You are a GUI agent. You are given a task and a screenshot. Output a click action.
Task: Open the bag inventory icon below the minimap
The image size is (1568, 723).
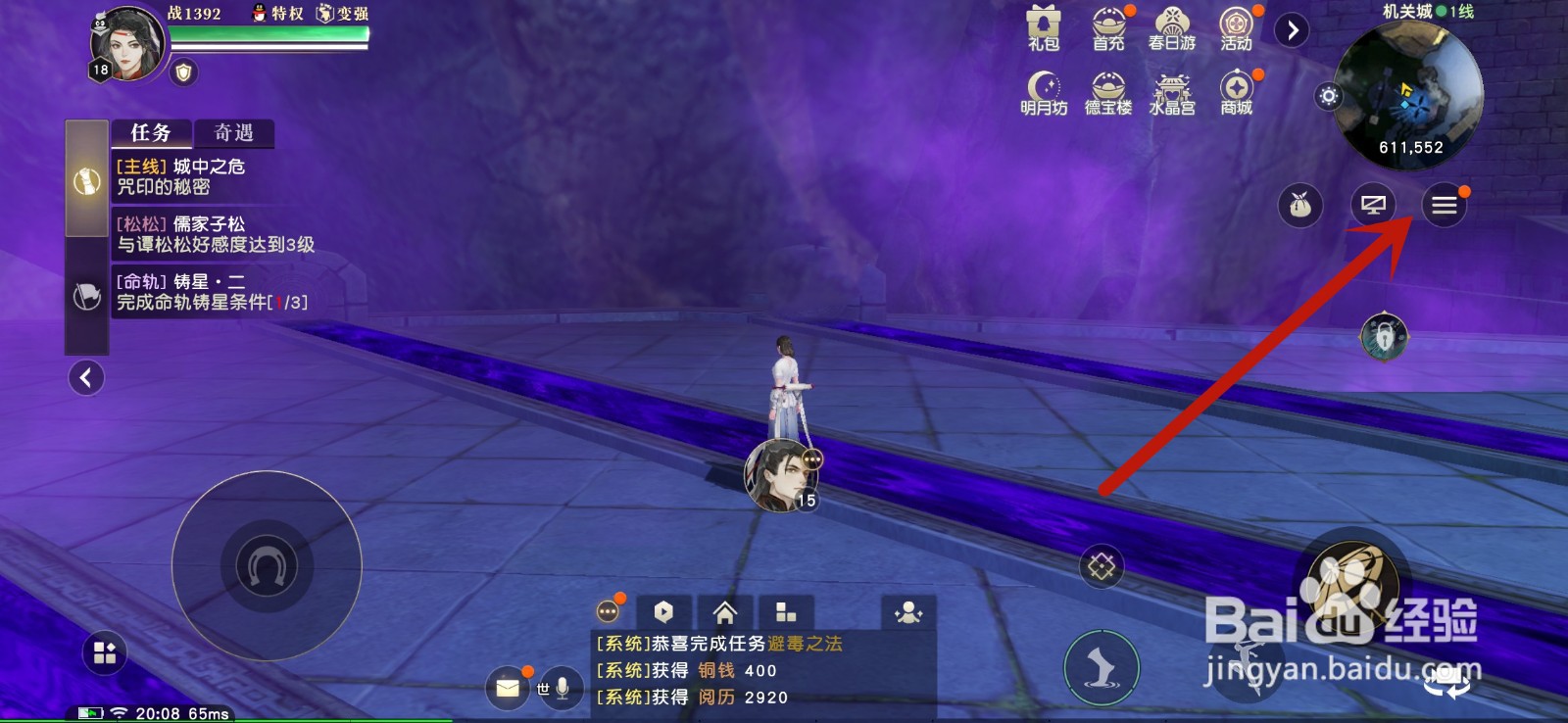point(1299,206)
